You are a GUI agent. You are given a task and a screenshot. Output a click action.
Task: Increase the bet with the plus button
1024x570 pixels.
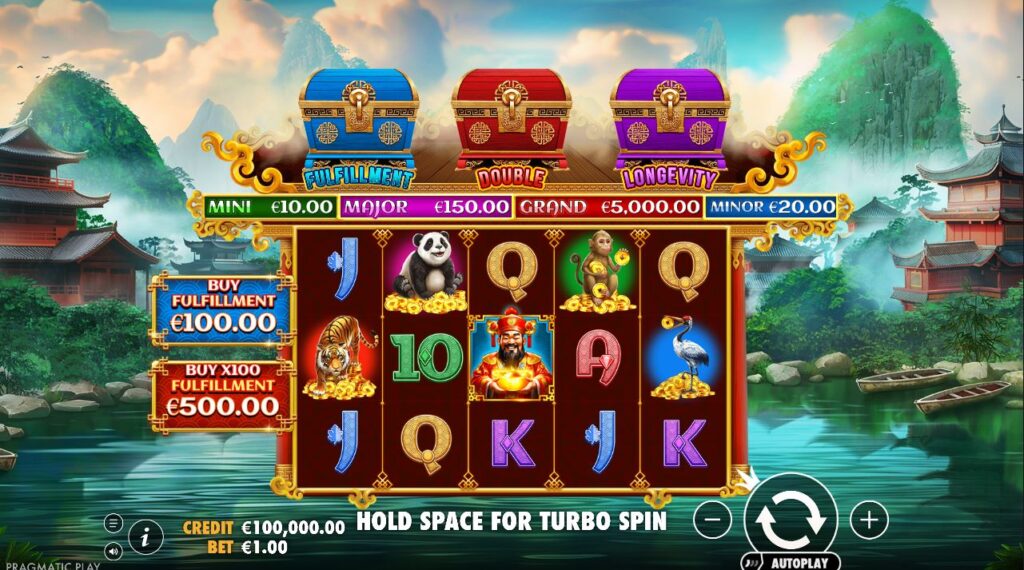click(869, 520)
